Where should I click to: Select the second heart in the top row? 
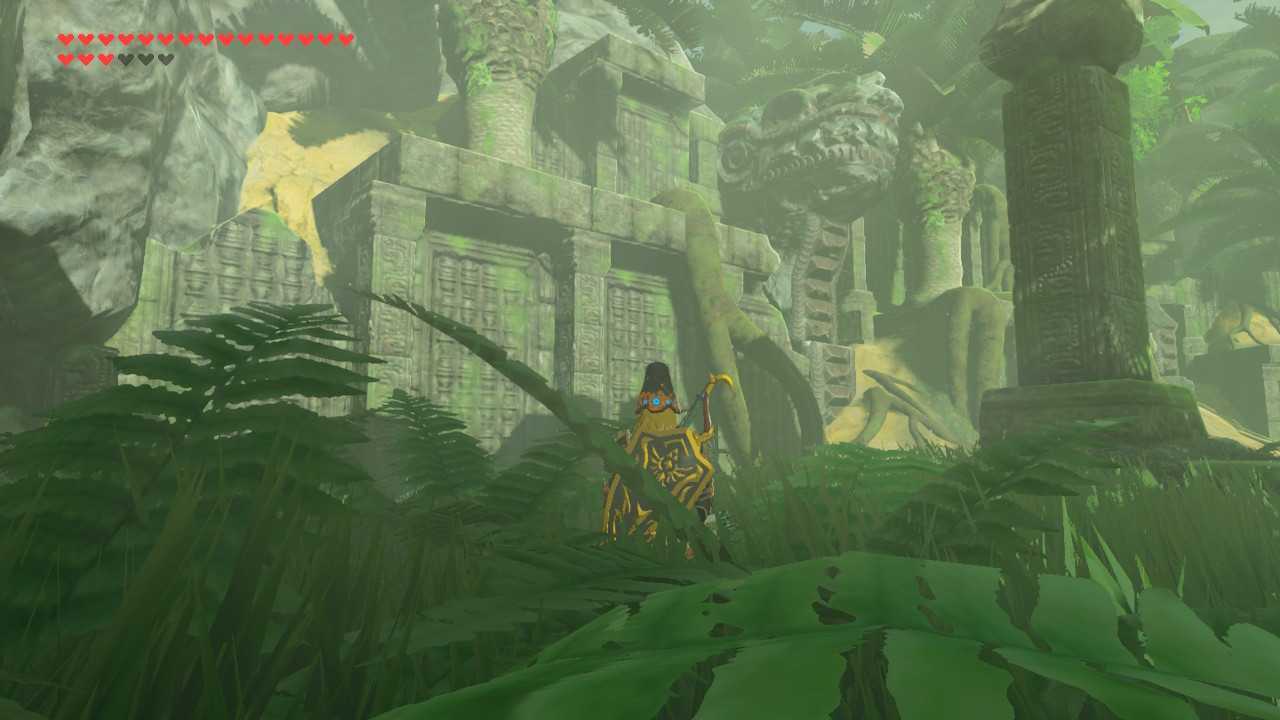pos(85,38)
